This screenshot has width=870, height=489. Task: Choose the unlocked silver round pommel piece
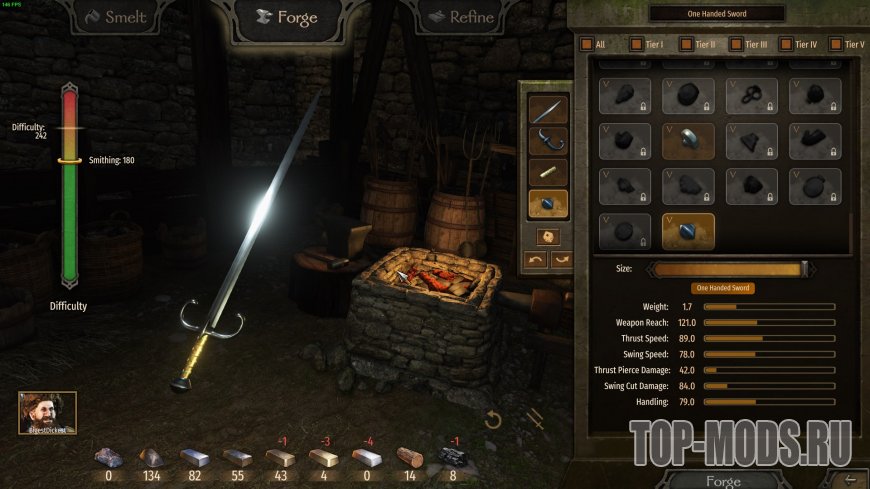[x=688, y=141]
